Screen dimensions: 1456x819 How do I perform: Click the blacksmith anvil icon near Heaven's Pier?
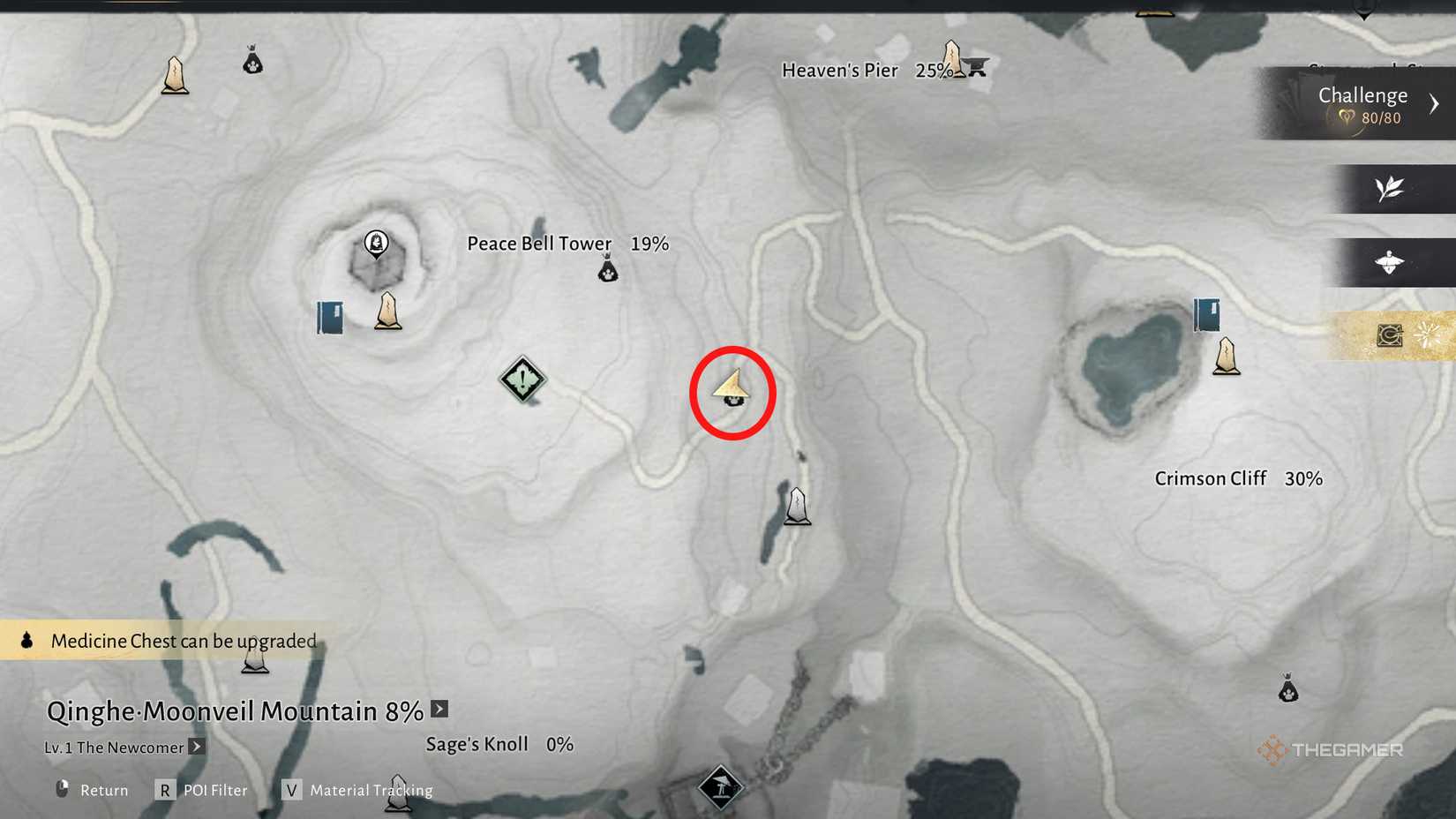point(976,64)
